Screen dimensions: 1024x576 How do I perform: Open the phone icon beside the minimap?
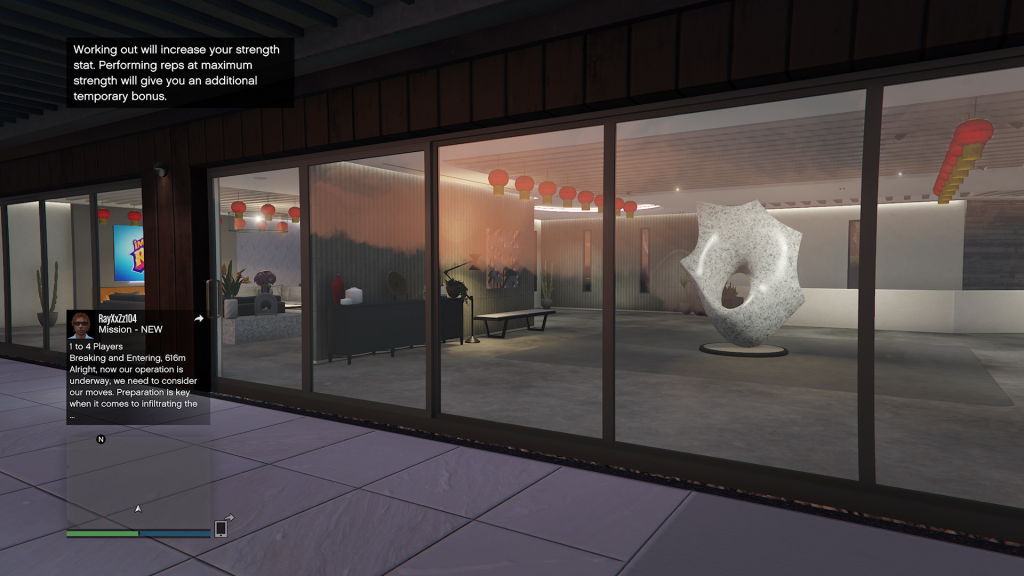(x=221, y=528)
